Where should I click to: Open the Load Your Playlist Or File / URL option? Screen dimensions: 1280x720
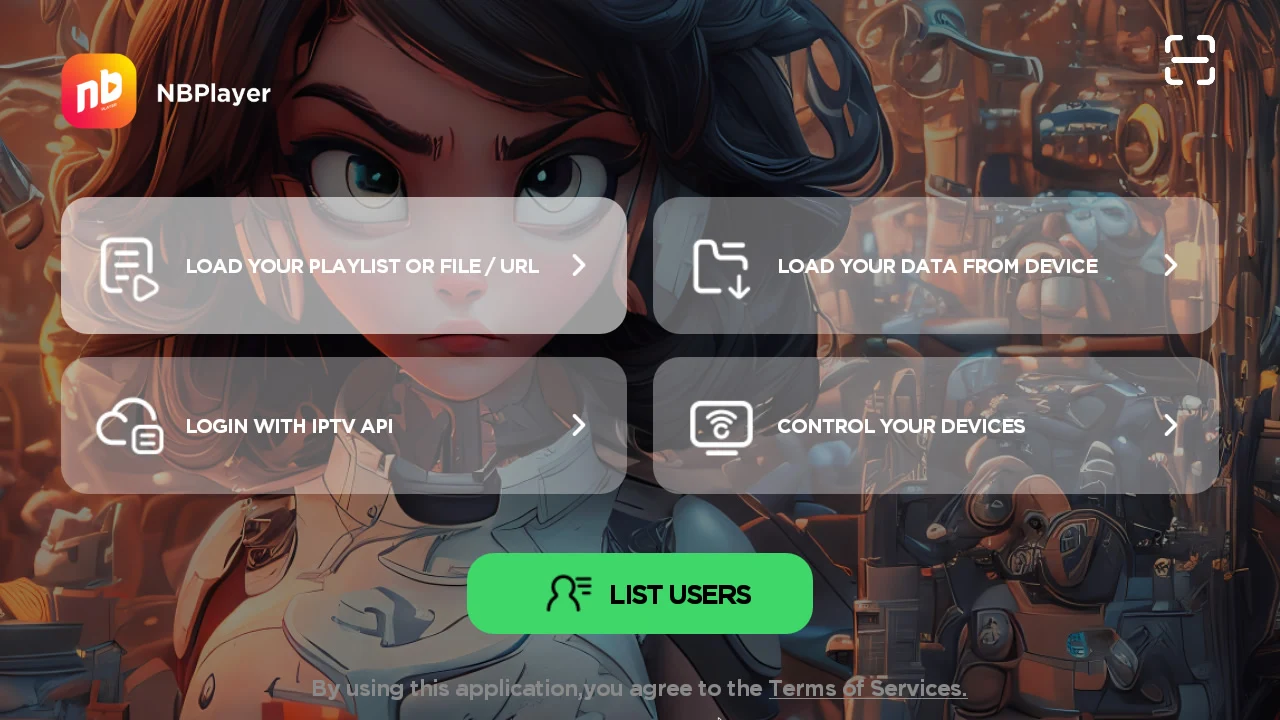(x=344, y=265)
